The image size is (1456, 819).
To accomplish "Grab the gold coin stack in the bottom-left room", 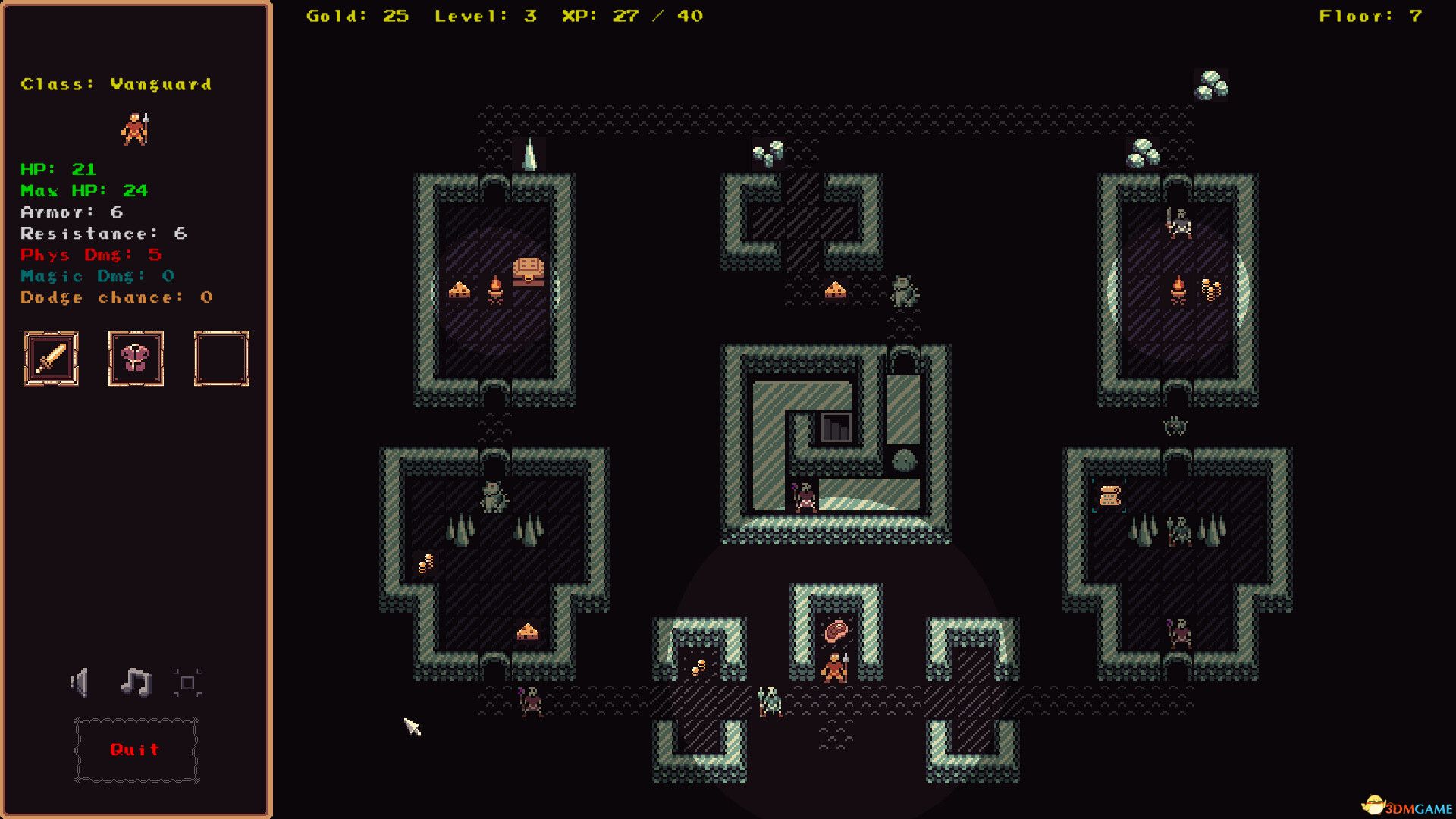I will tap(425, 563).
